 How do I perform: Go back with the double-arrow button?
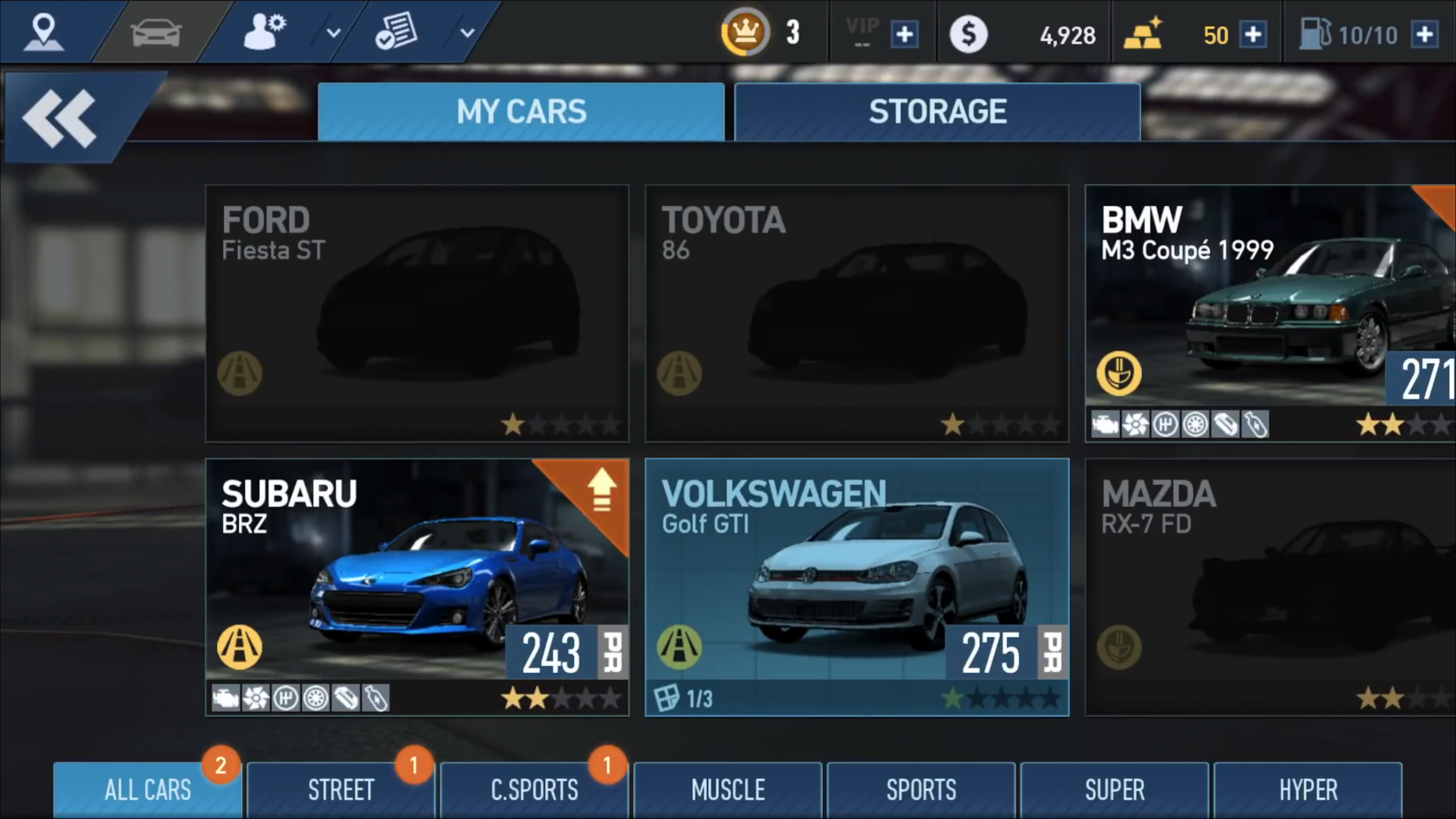[x=60, y=118]
